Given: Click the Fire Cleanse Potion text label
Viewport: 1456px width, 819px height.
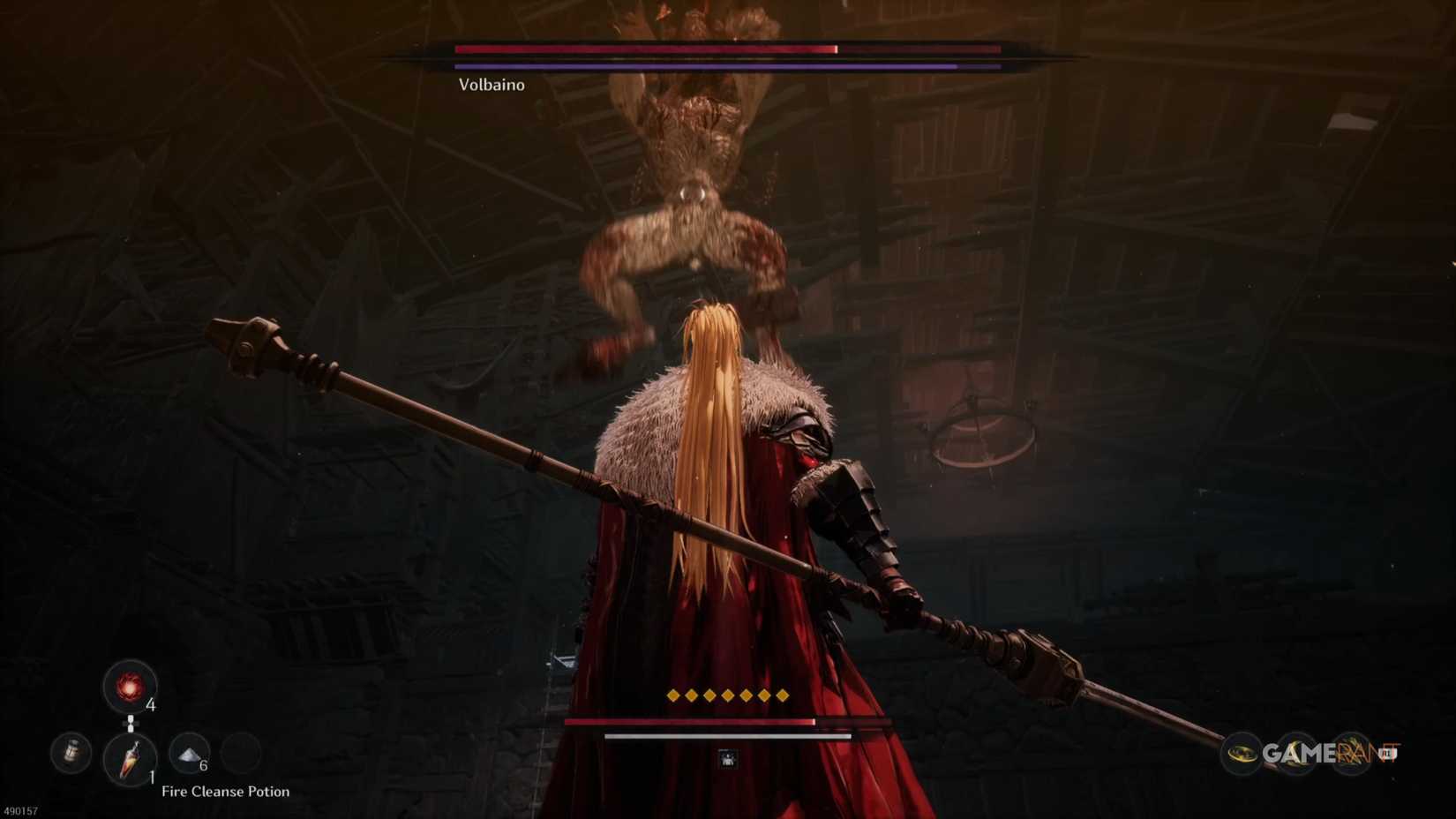Looking at the screenshot, I should tap(227, 792).
